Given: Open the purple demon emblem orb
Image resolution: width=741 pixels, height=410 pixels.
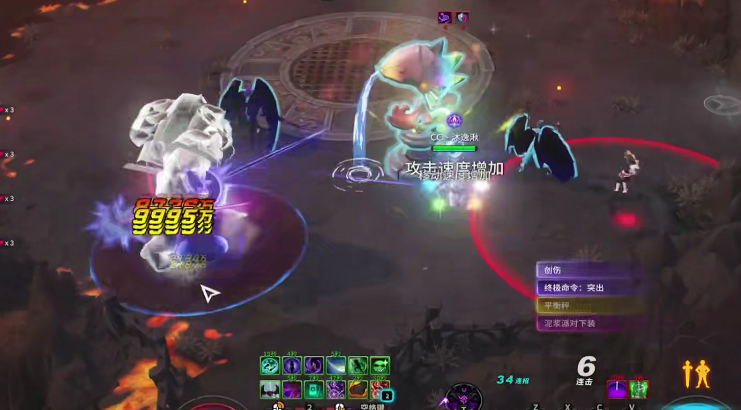Looking at the screenshot, I should (463, 397).
